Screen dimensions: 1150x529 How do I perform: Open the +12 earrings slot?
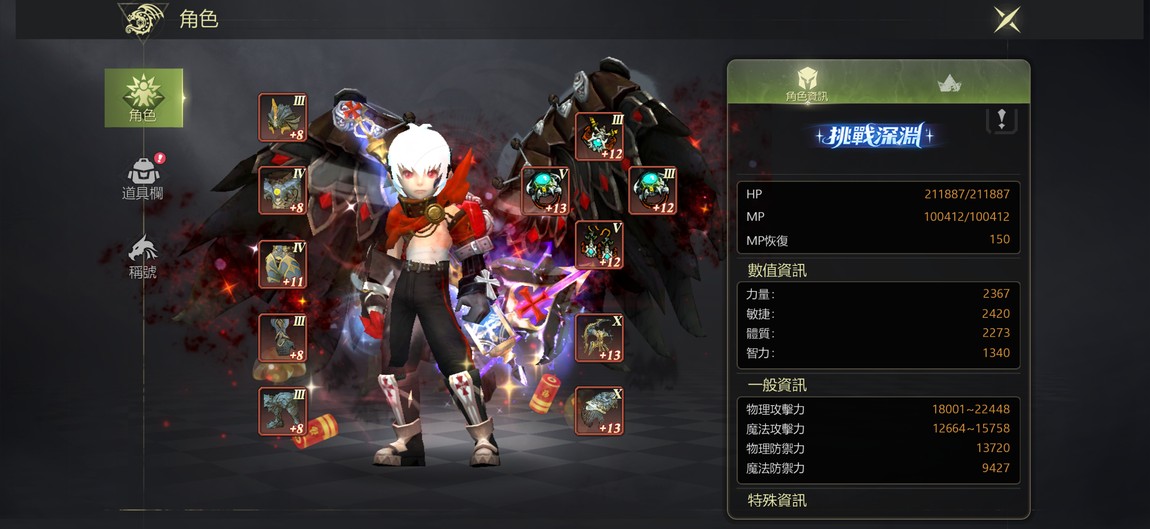click(600, 245)
